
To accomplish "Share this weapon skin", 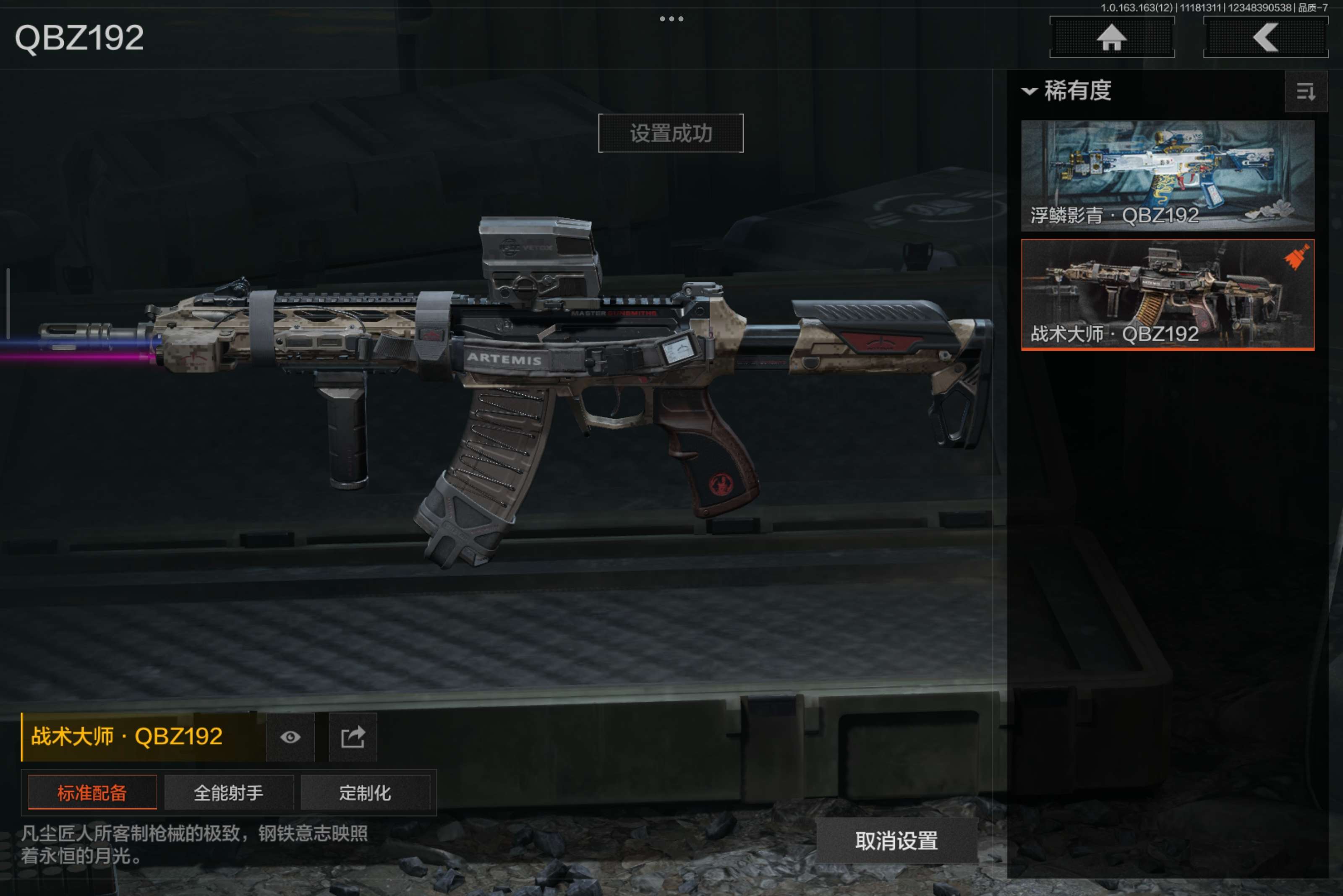I will 353,737.
